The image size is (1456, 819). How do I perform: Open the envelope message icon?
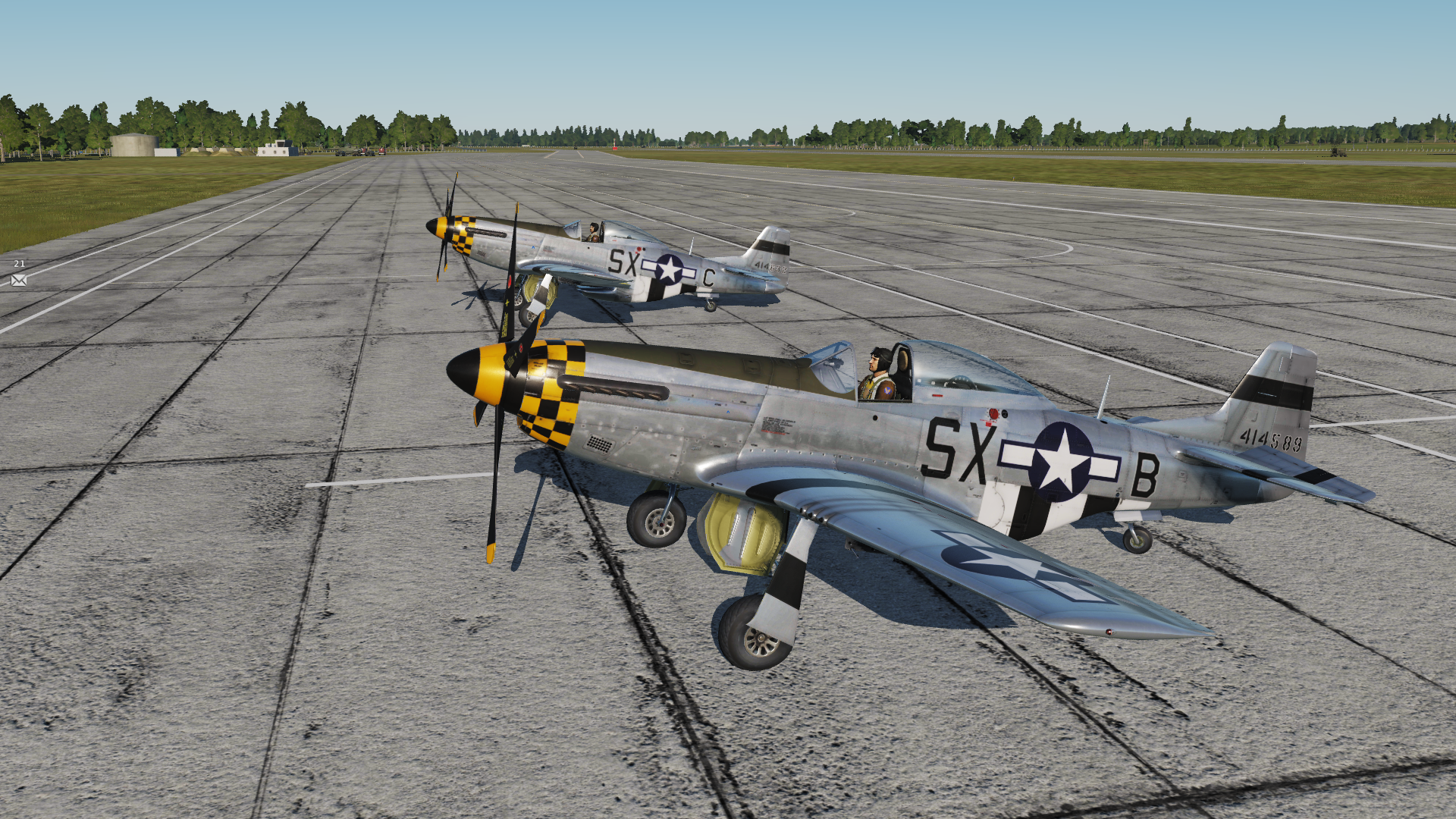tap(19, 281)
